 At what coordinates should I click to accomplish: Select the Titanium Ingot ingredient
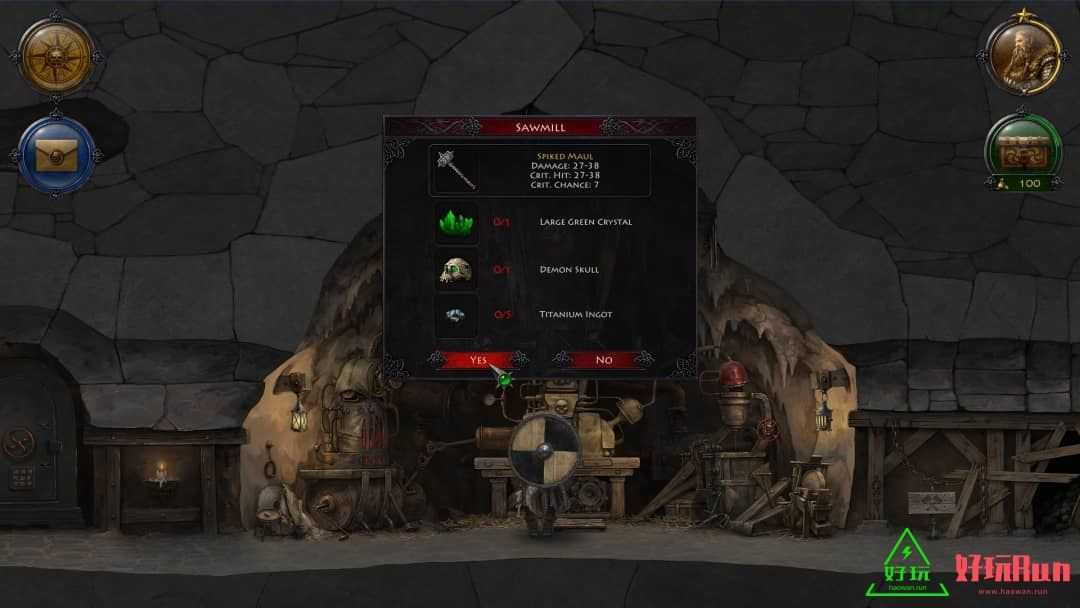click(456, 315)
